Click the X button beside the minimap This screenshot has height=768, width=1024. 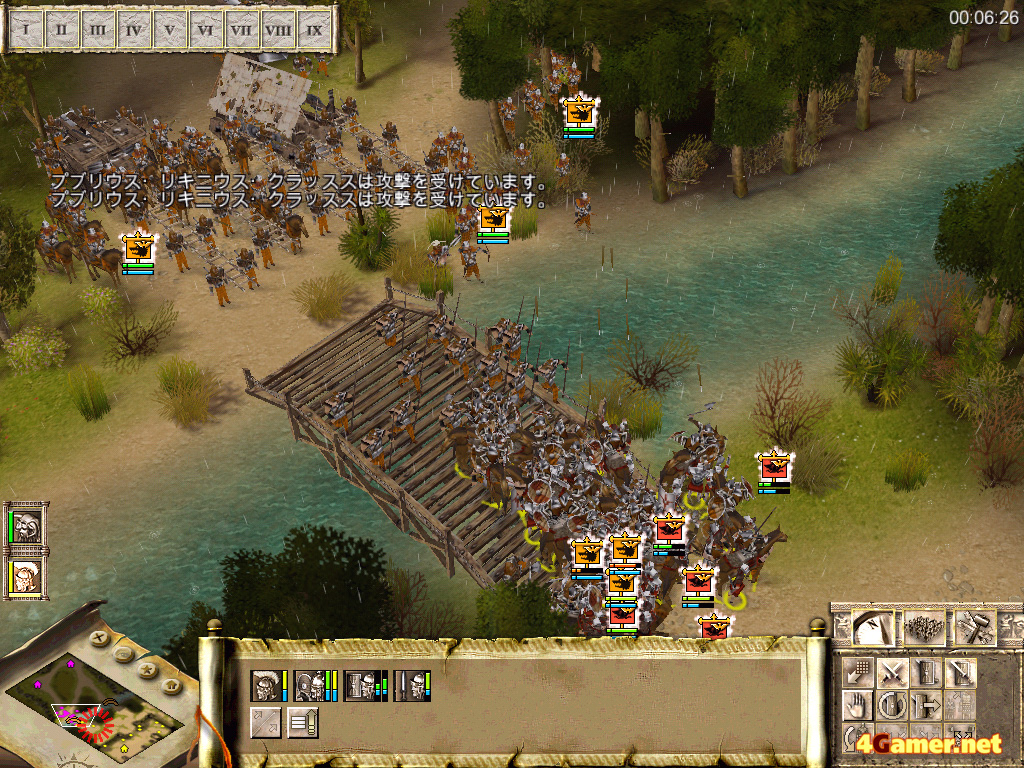(x=97, y=636)
